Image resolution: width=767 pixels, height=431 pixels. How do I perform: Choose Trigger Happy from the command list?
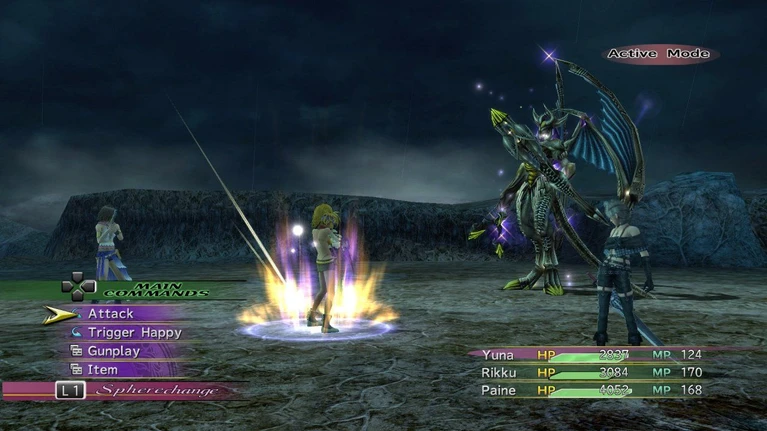134,332
